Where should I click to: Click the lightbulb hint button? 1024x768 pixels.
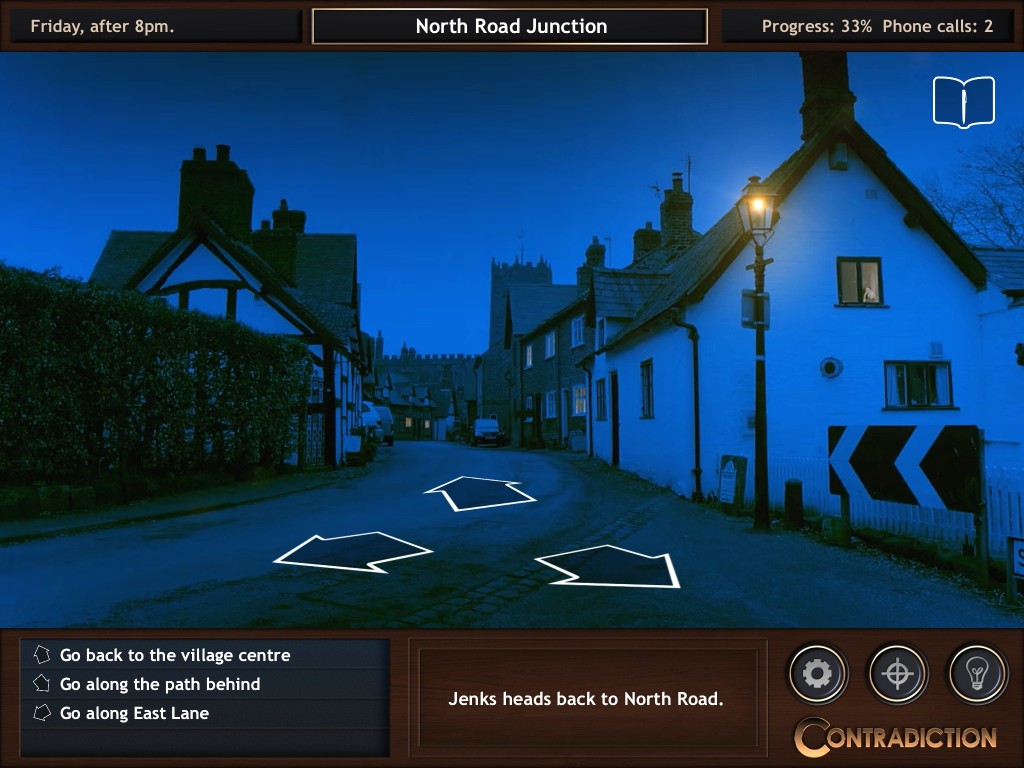pos(977,674)
